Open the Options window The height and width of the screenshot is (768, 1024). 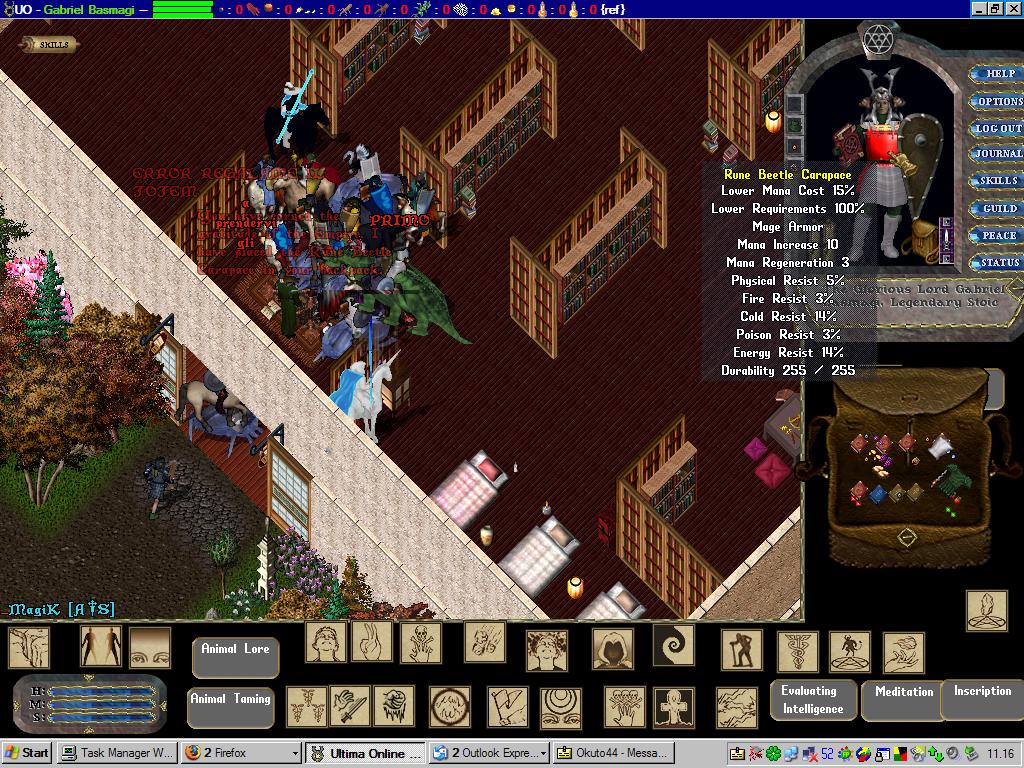pyautogui.click(x=999, y=101)
